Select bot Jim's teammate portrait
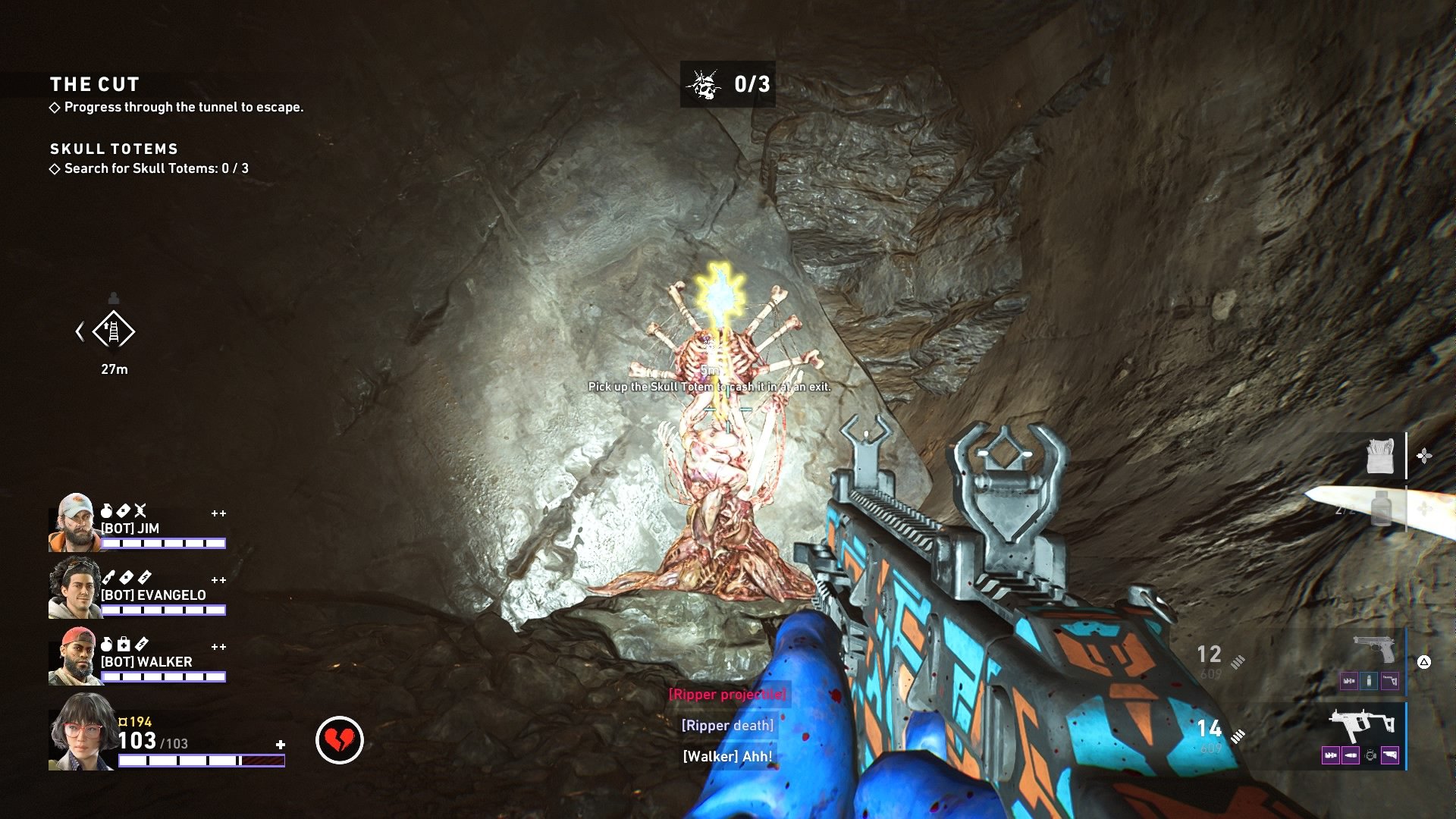 pos(74,522)
